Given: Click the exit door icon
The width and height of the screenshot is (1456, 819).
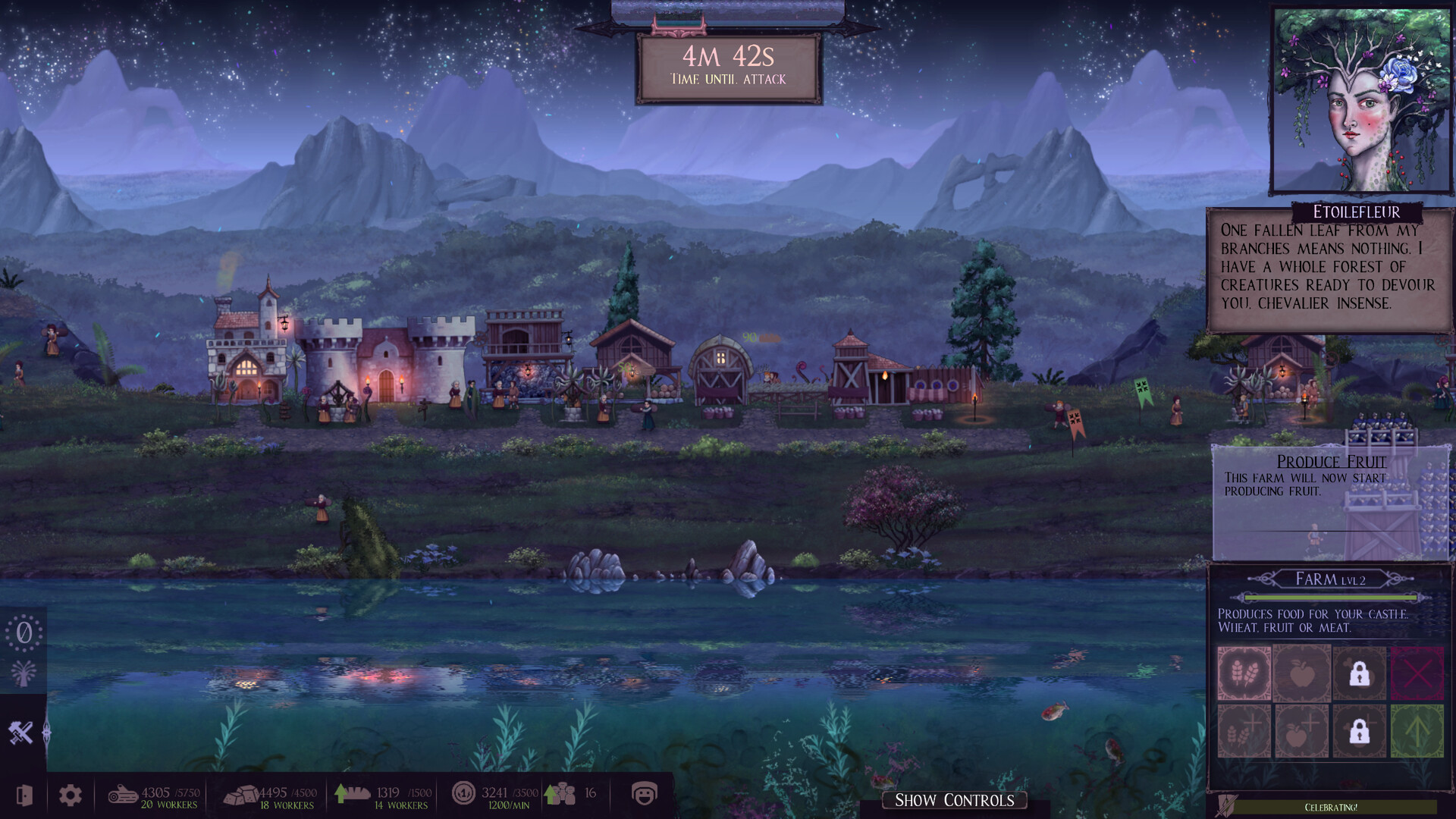Looking at the screenshot, I should (x=24, y=795).
